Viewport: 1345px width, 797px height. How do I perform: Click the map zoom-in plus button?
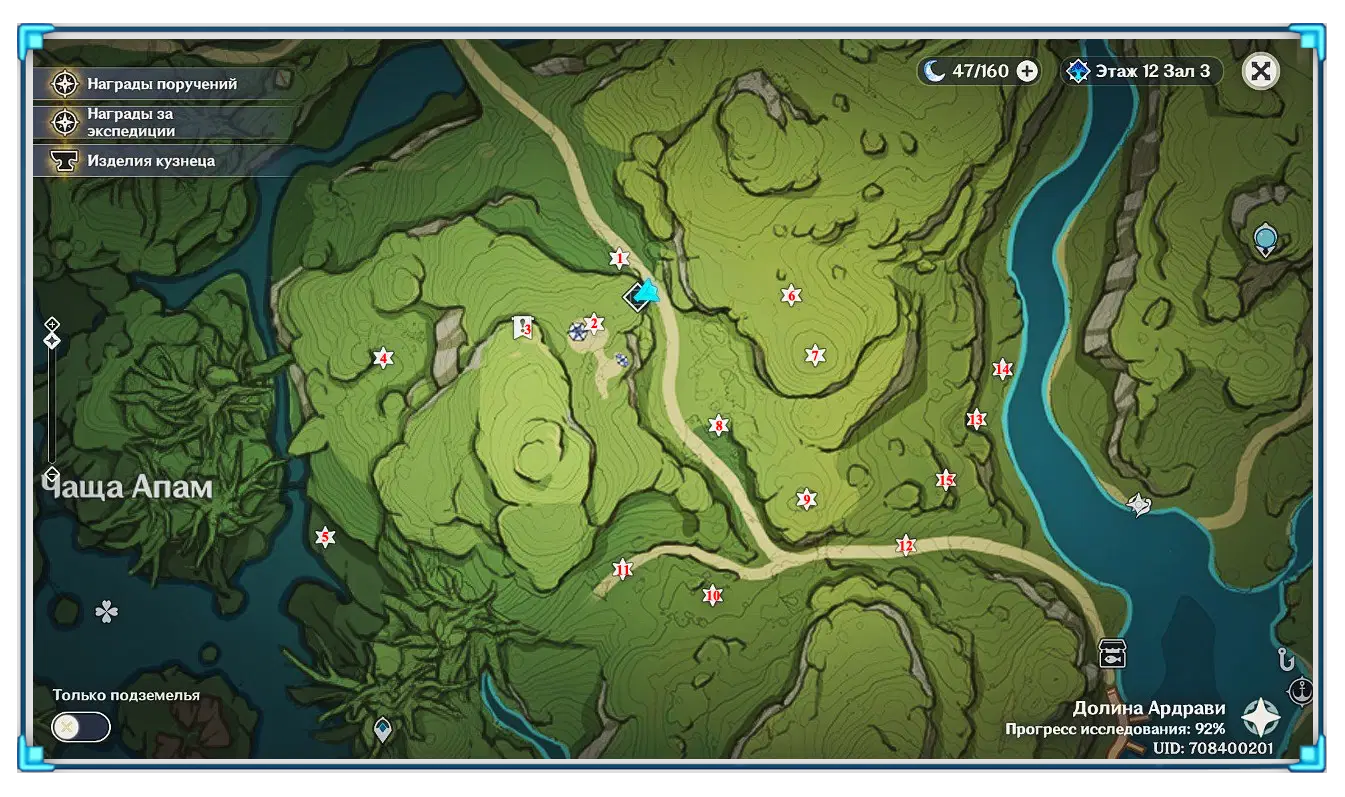pyautogui.click(x=52, y=324)
